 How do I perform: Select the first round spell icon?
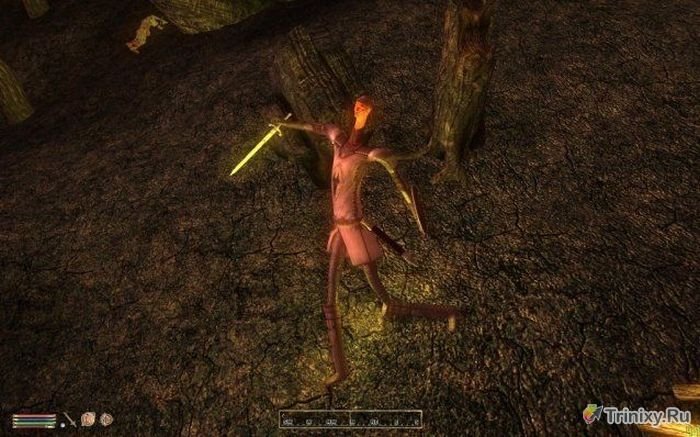click(x=87, y=418)
